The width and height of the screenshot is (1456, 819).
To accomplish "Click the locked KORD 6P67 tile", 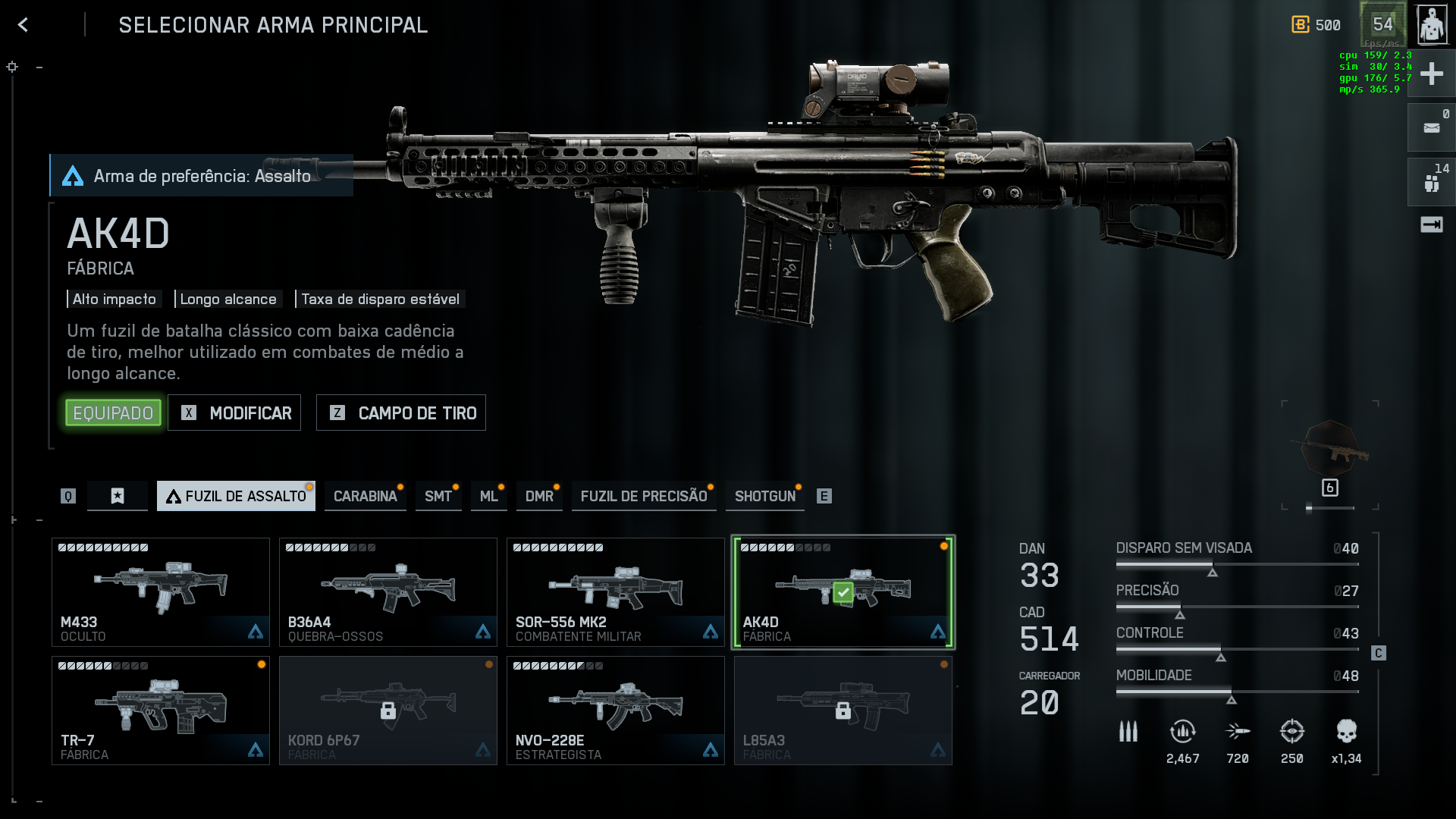I will 388,711.
